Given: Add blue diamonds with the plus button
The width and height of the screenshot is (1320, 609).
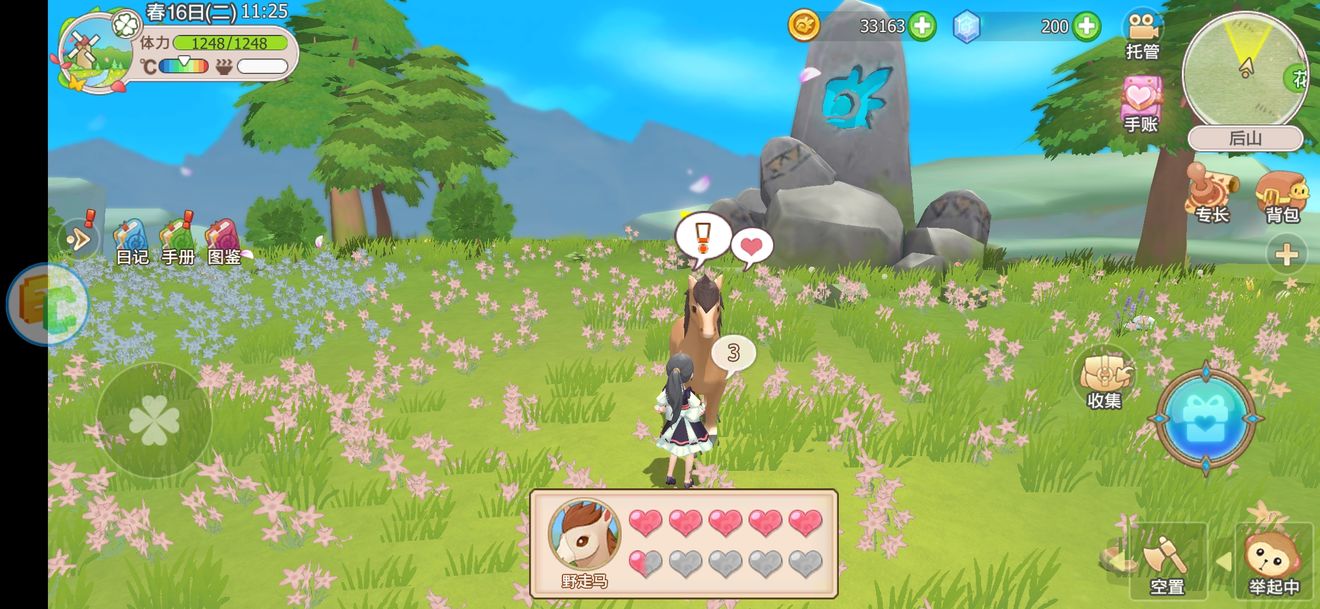Looking at the screenshot, I should click(1087, 27).
